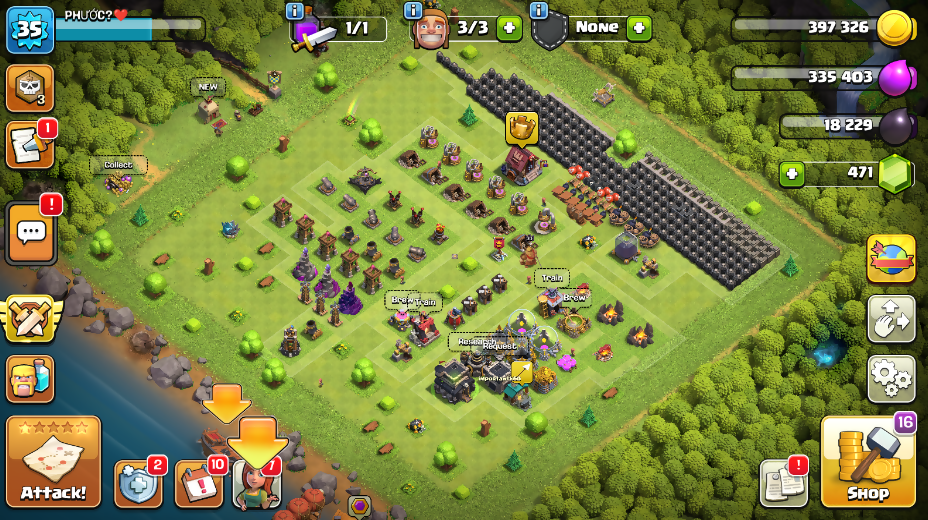Tap the Request bubble over the clan castle

[x=500, y=346]
